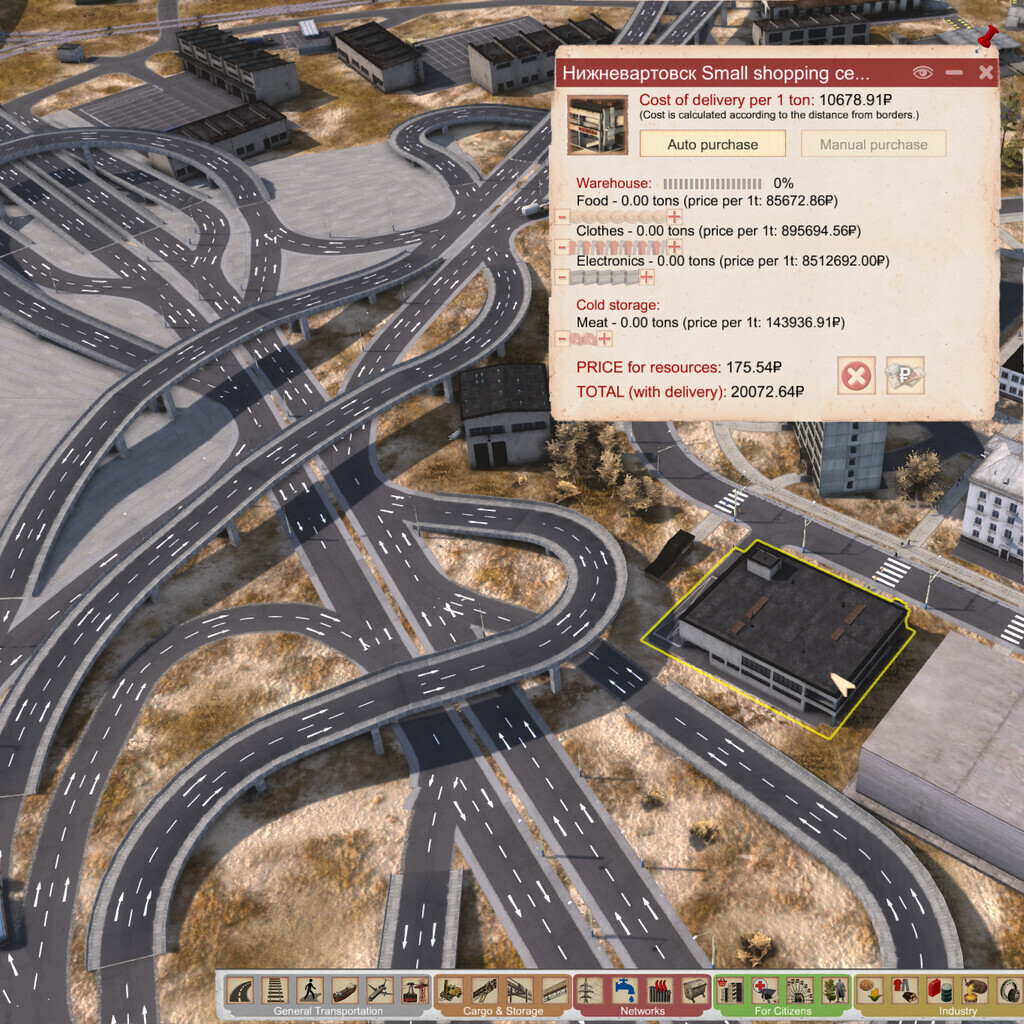The width and height of the screenshot is (1024, 1024).
Task: Cancel the purchase with the red X
Action: point(857,376)
